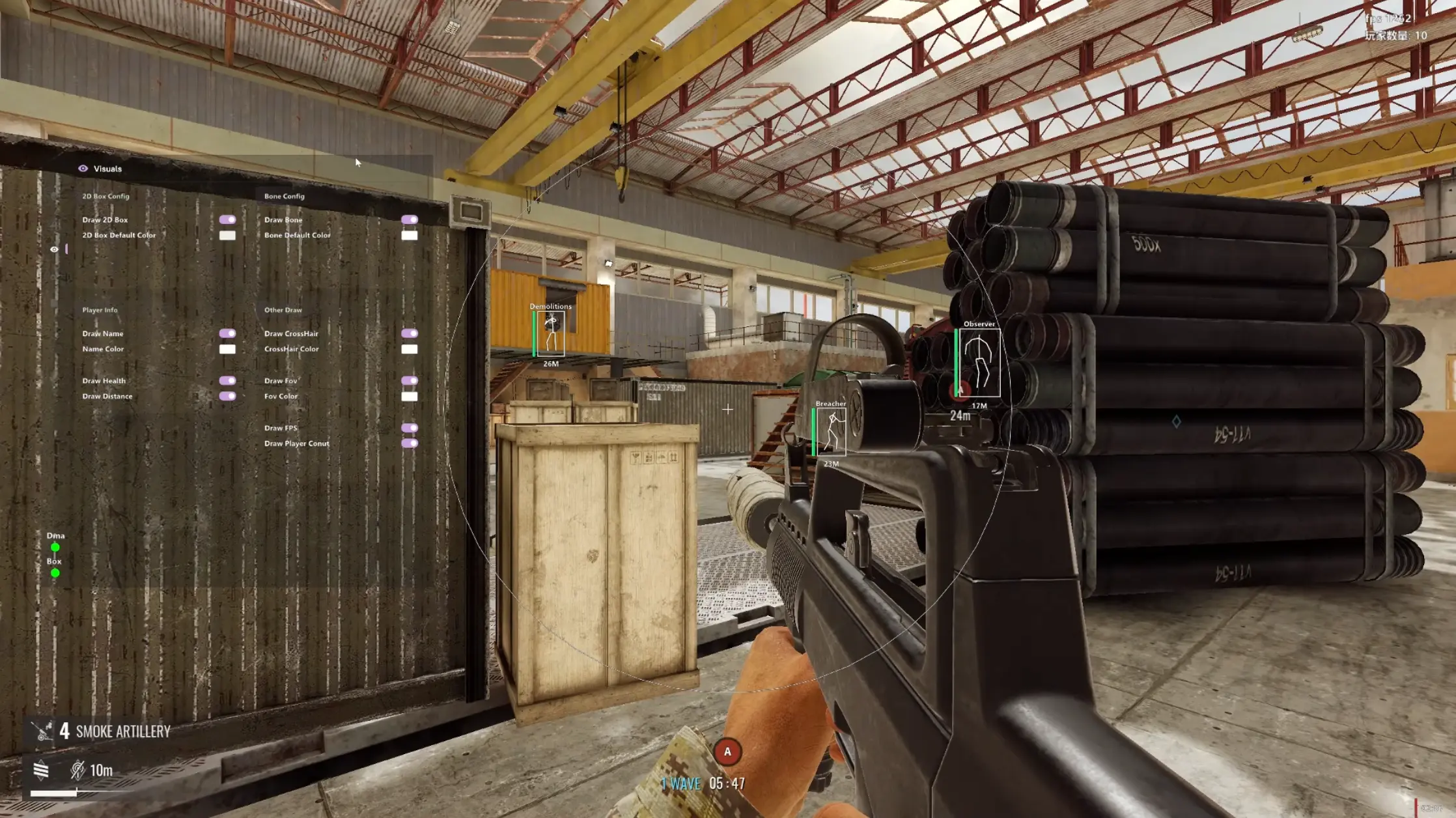Open the 2D Box Default Color swatch
This screenshot has width=1456, height=818.
pos(227,235)
